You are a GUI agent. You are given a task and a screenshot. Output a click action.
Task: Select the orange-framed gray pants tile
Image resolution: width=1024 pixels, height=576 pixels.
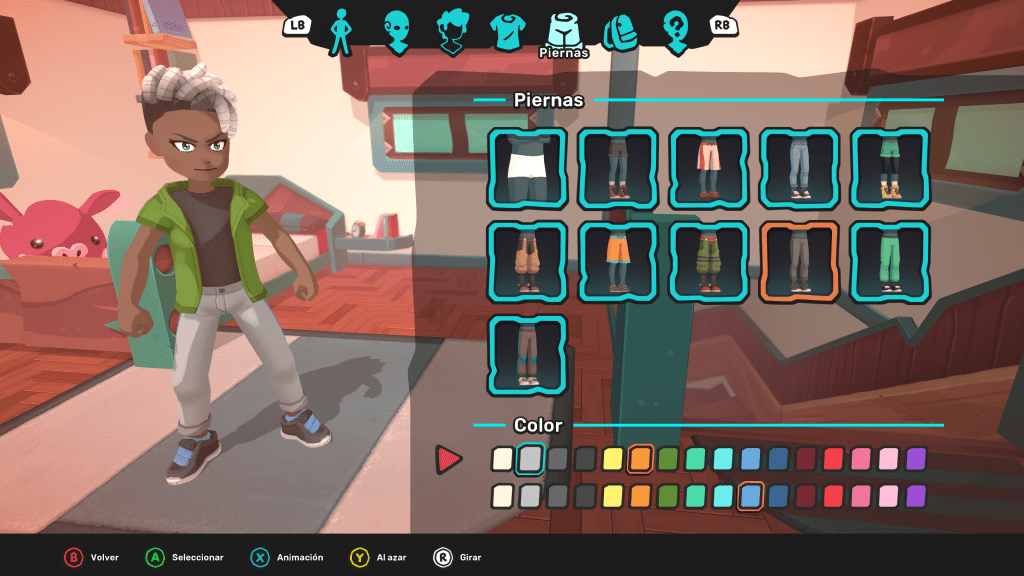[800, 261]
